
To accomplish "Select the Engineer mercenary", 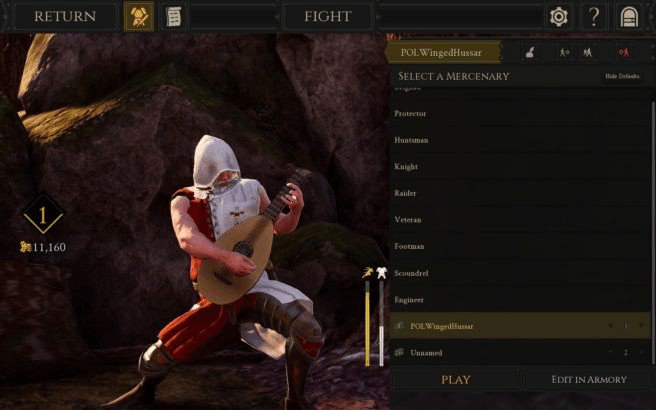I will tap(410, 299).
